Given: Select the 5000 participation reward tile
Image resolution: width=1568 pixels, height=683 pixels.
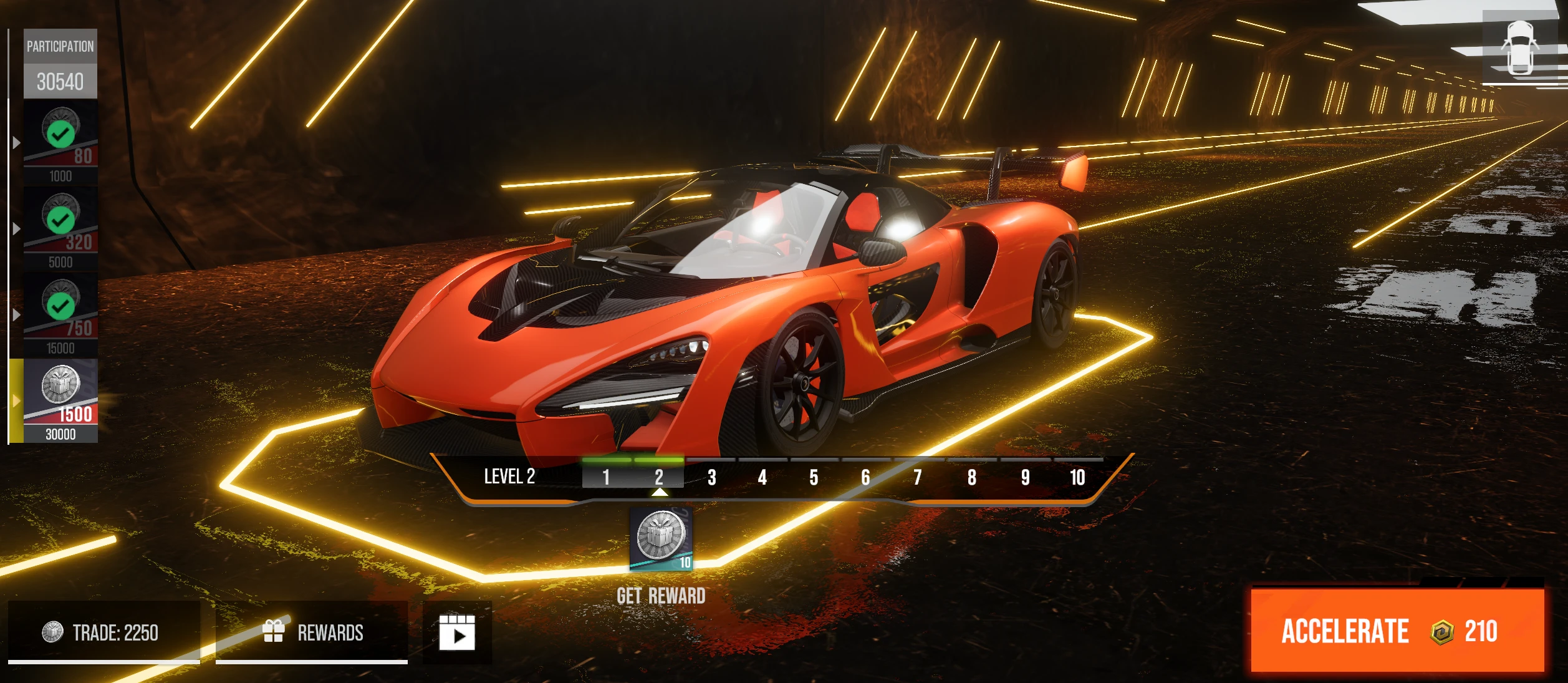Looking at the screenshot, I should pos(60,229).
